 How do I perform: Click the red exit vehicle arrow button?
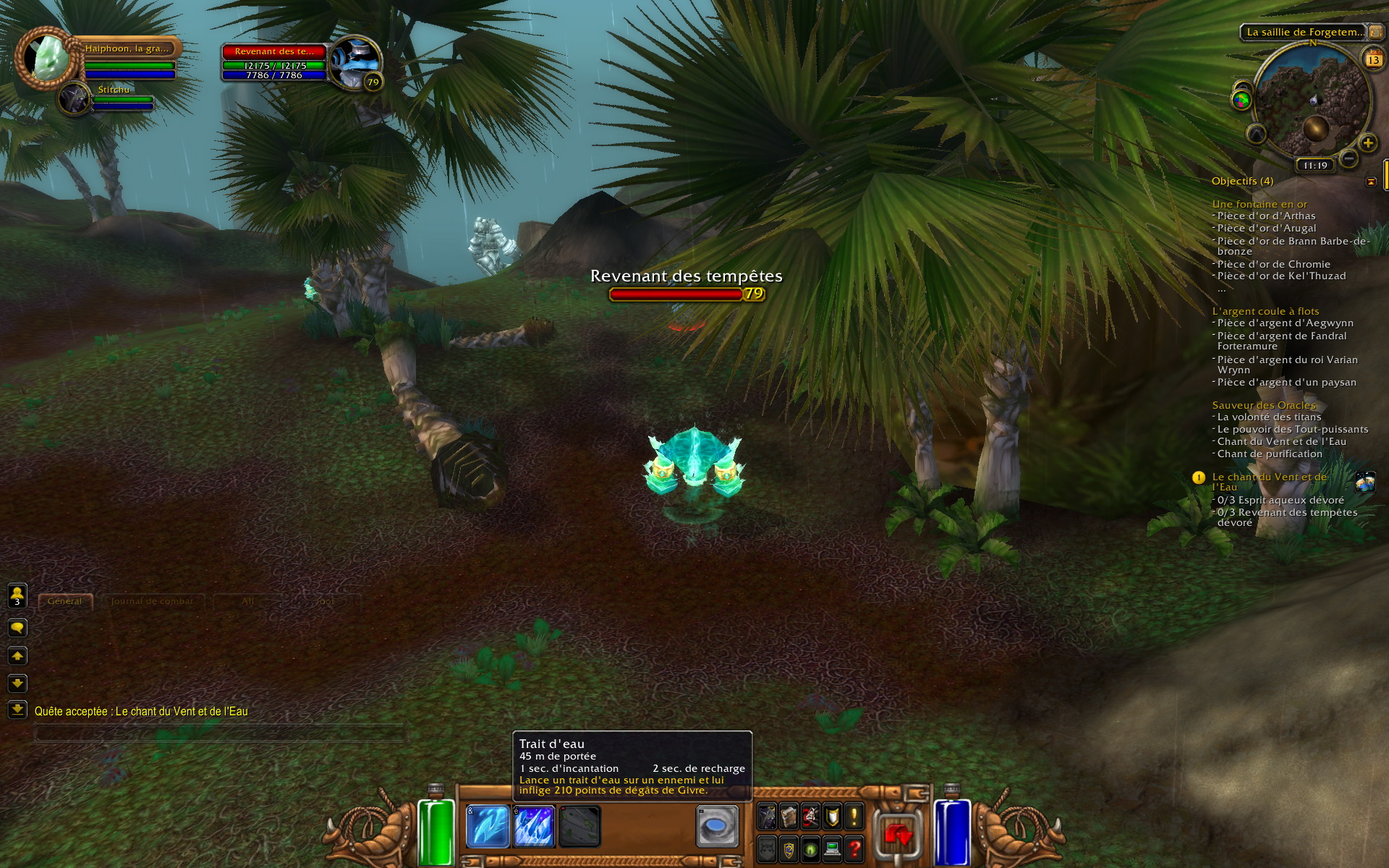(898, 834)
